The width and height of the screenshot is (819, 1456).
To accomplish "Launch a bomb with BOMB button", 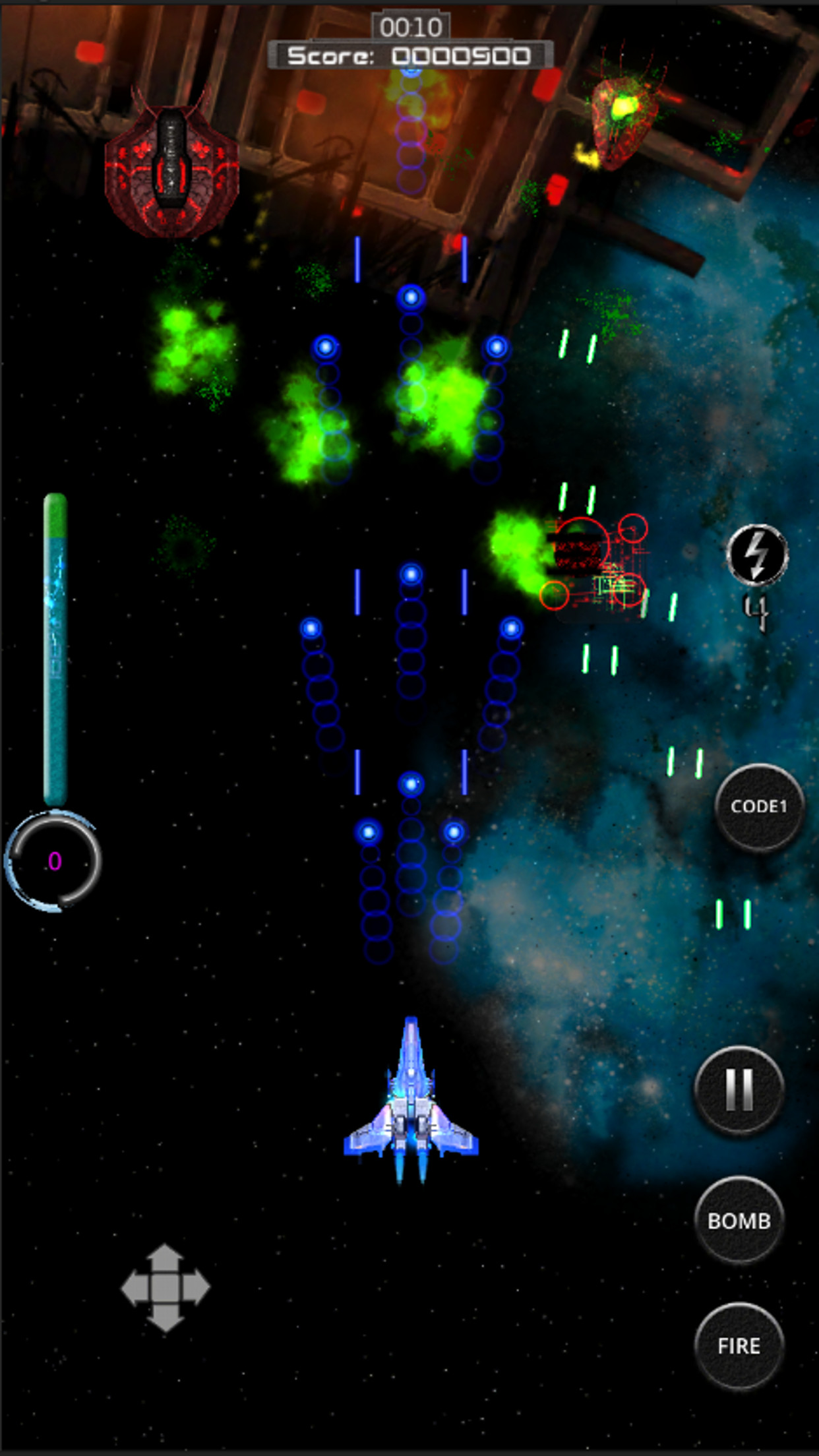I will pos(739,1221).
